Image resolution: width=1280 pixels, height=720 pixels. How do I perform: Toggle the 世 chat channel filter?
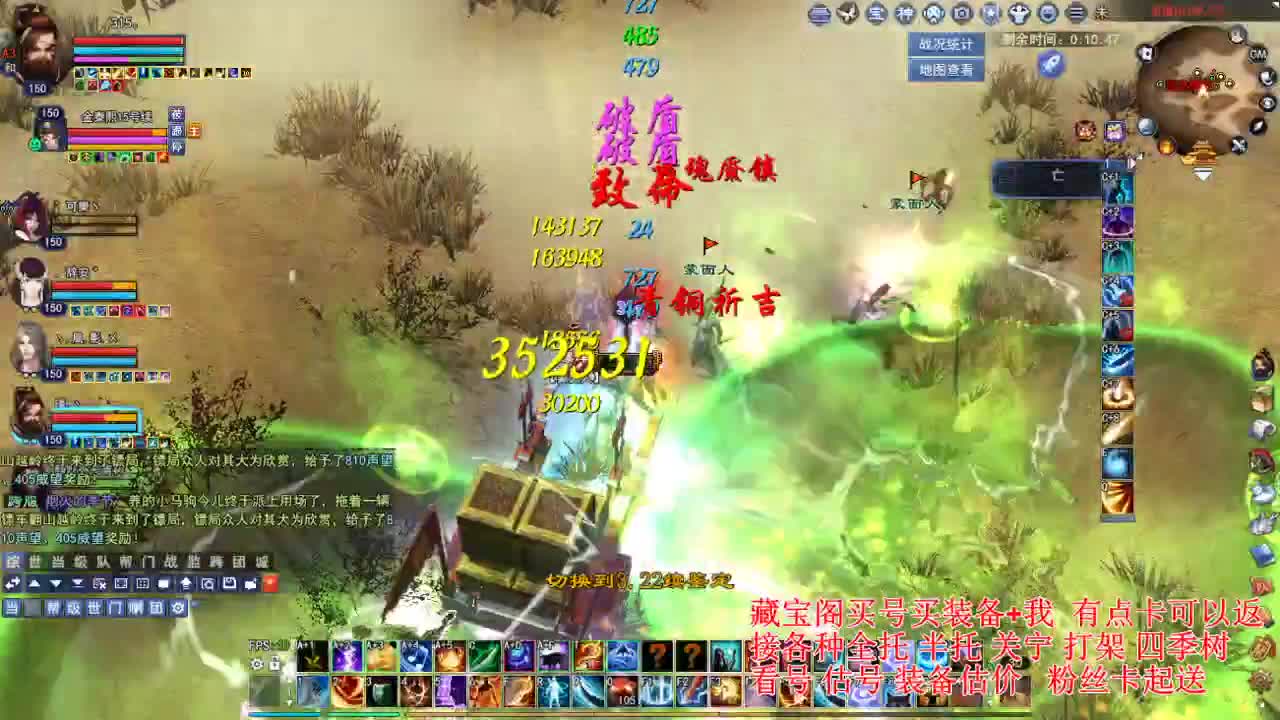(x=95, y=608)
